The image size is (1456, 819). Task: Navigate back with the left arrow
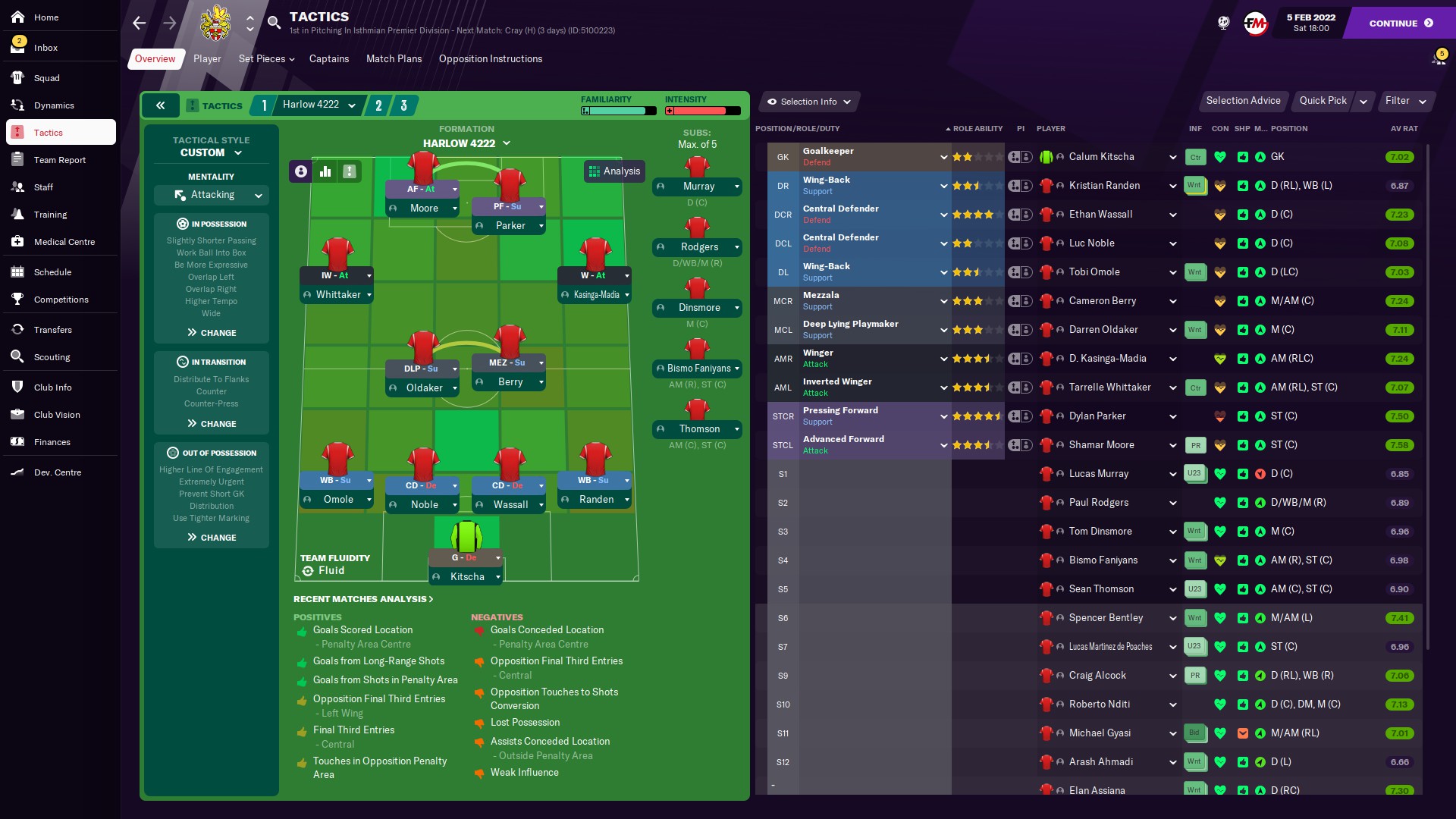tap(140, 23)
